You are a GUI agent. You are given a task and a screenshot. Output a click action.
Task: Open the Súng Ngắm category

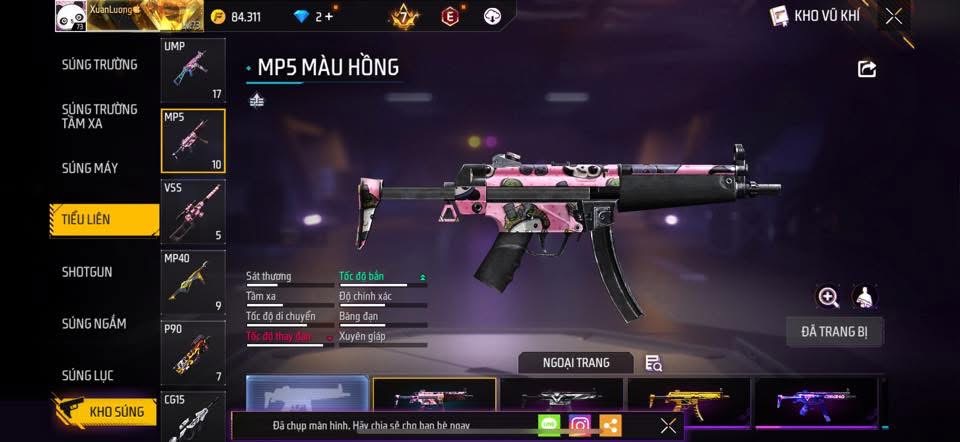(x=94, y=324)
